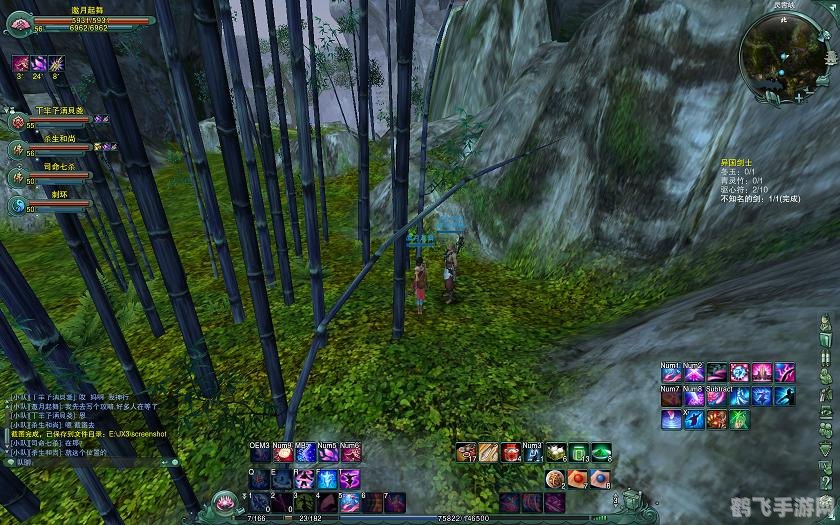Use the Num7 skill in side bar
Image resolution: width=840 pixels, height=525 pixels.
(670, 396)
